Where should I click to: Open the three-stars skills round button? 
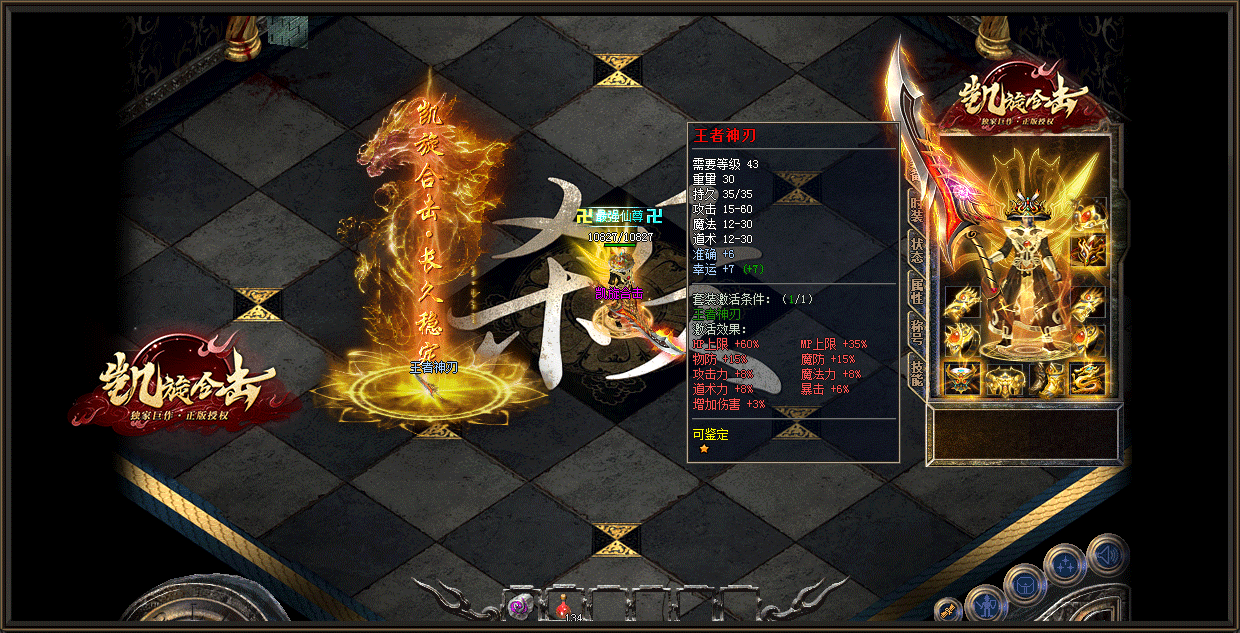click(x=1065, y=565)
